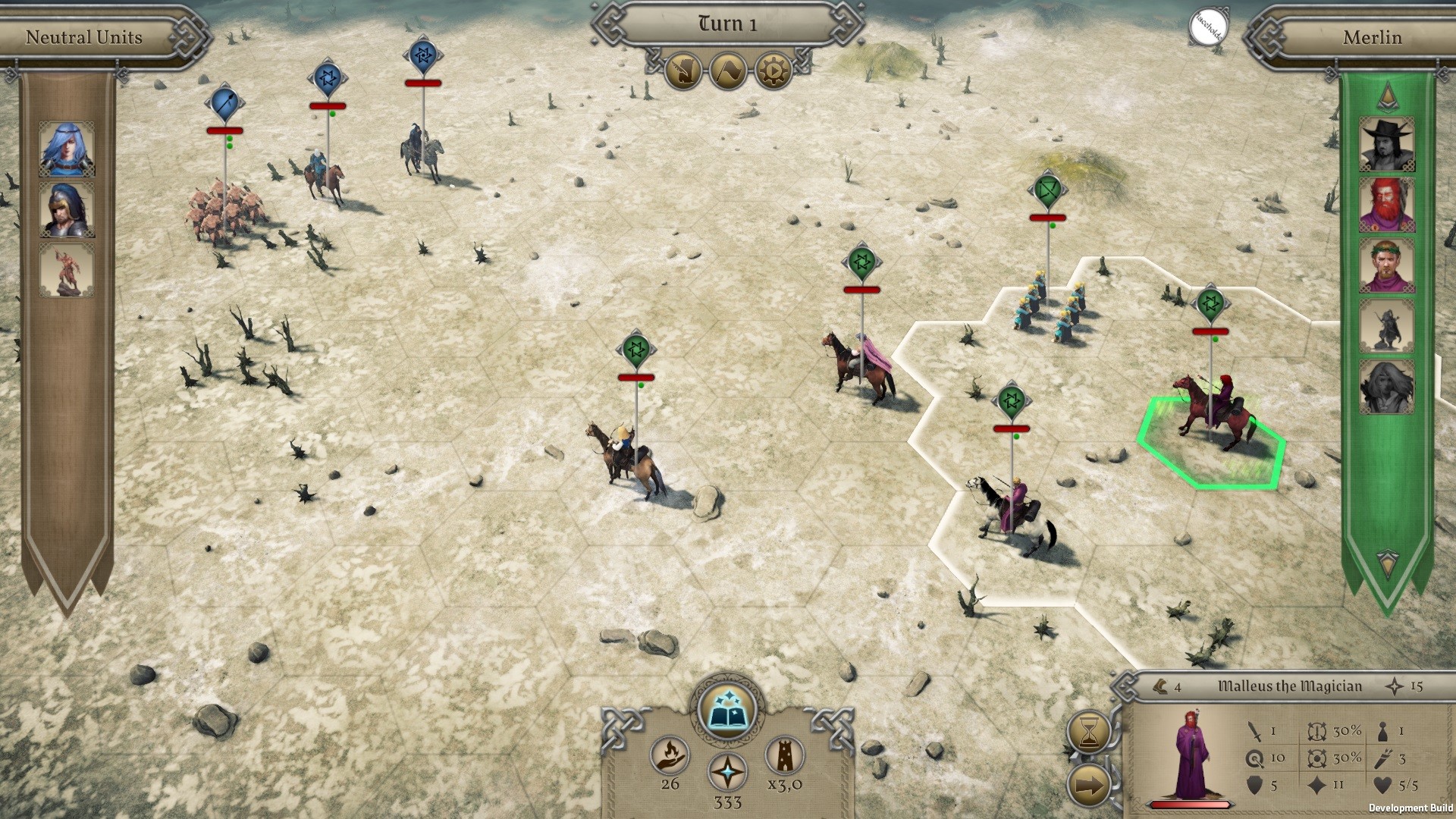The width and height of the screenshot is (1456, 819).
Task: Click the arrow end turn button
Action: (x=1089, y=786)
